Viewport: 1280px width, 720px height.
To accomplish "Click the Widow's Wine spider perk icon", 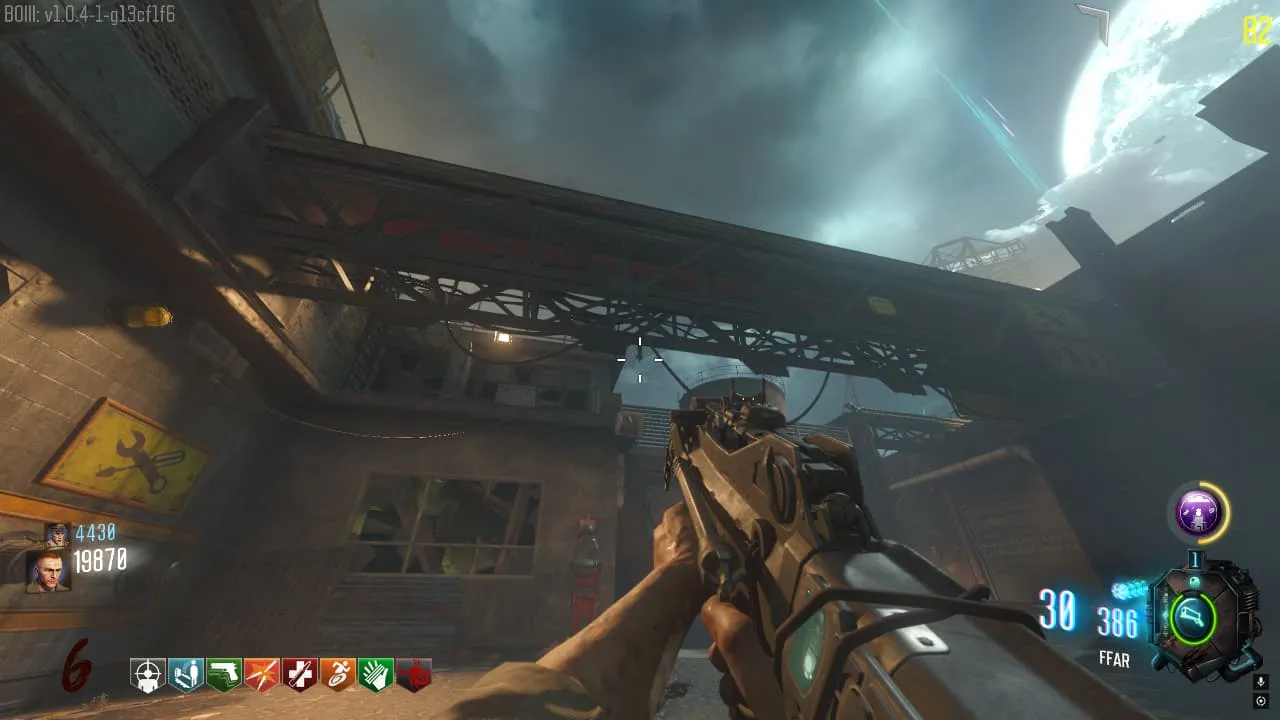I will [414, 674].
